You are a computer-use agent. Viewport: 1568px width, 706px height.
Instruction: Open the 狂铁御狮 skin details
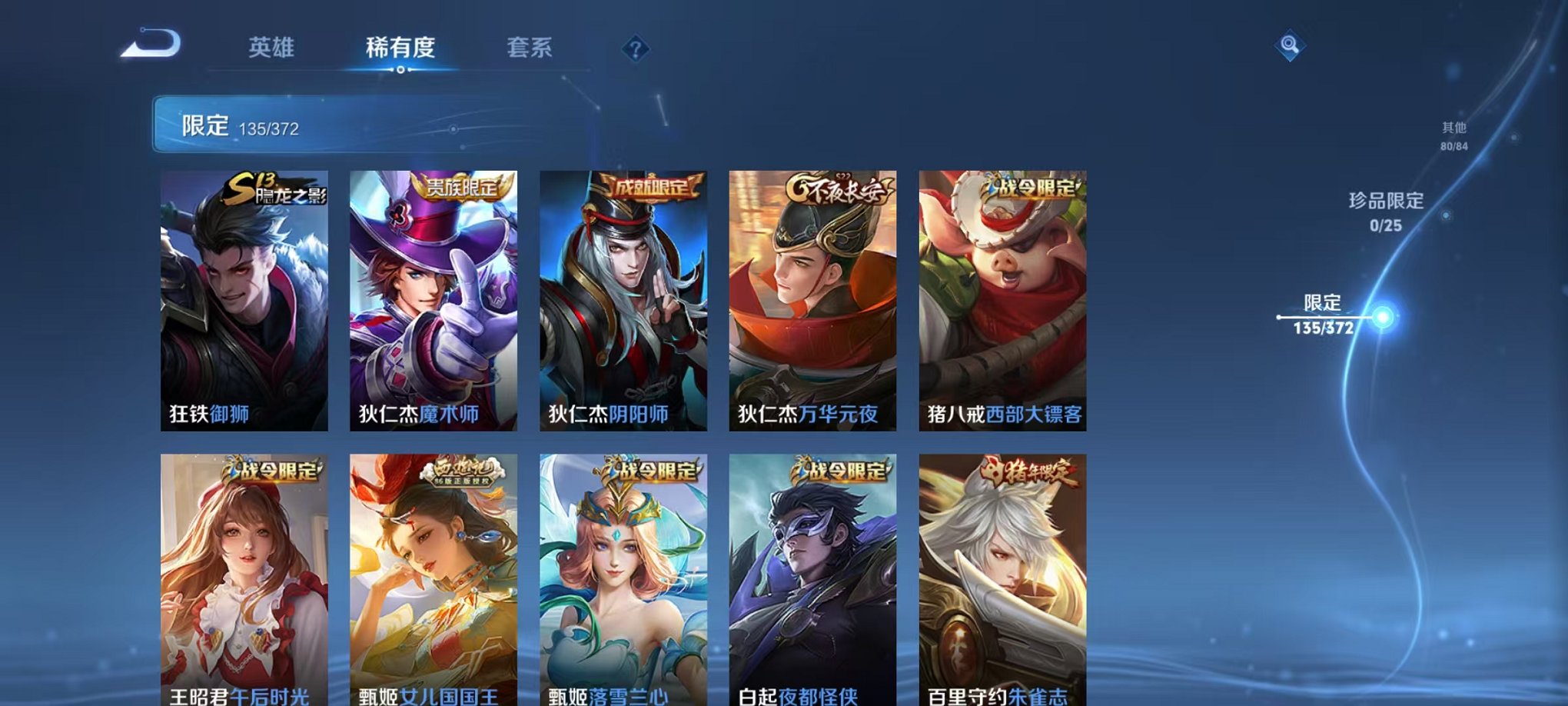[x=241, y=300]
